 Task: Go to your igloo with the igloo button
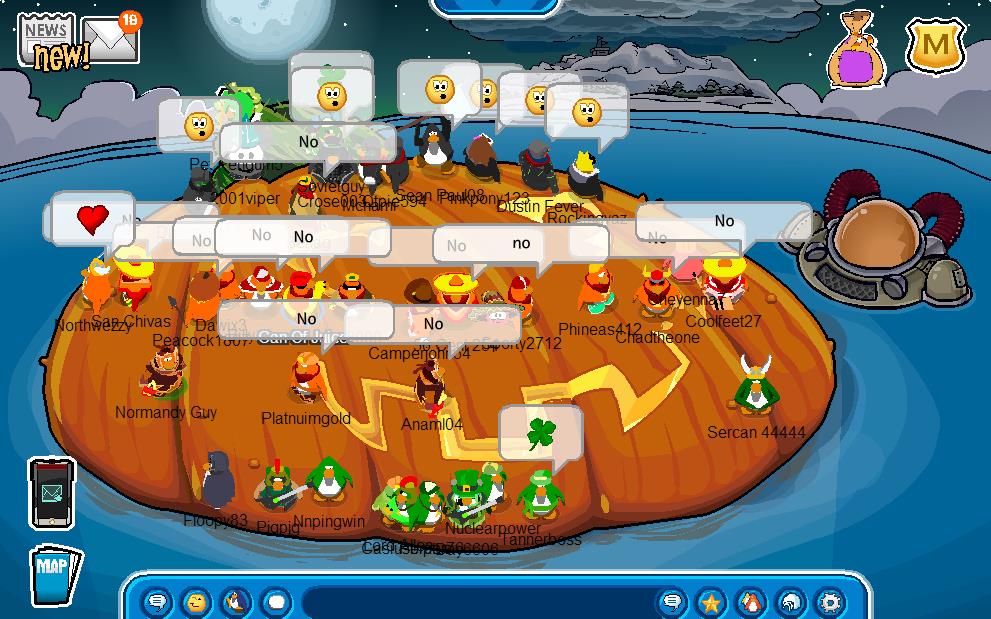790,602
